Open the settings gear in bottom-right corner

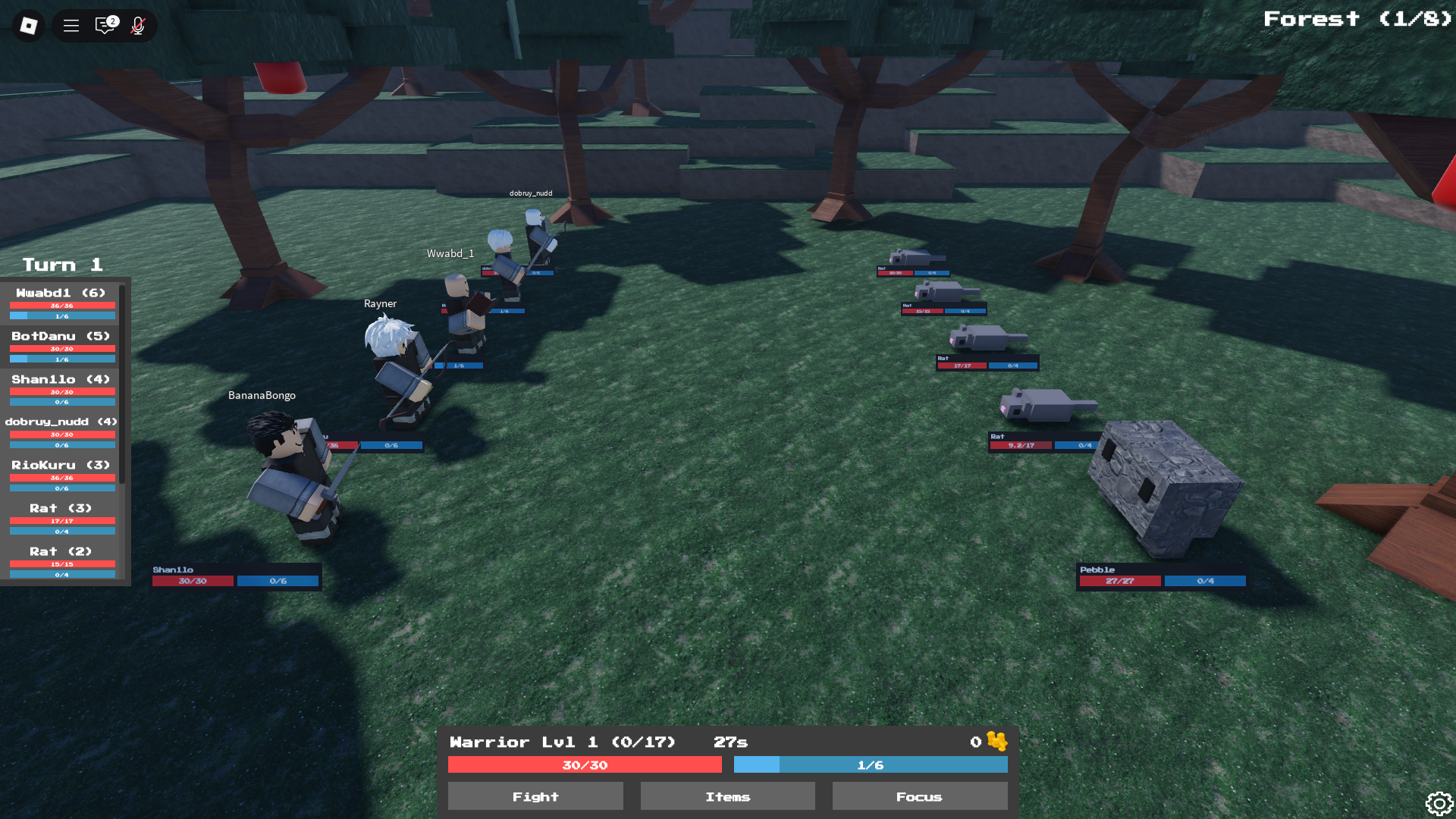[x=1439, y=802]
